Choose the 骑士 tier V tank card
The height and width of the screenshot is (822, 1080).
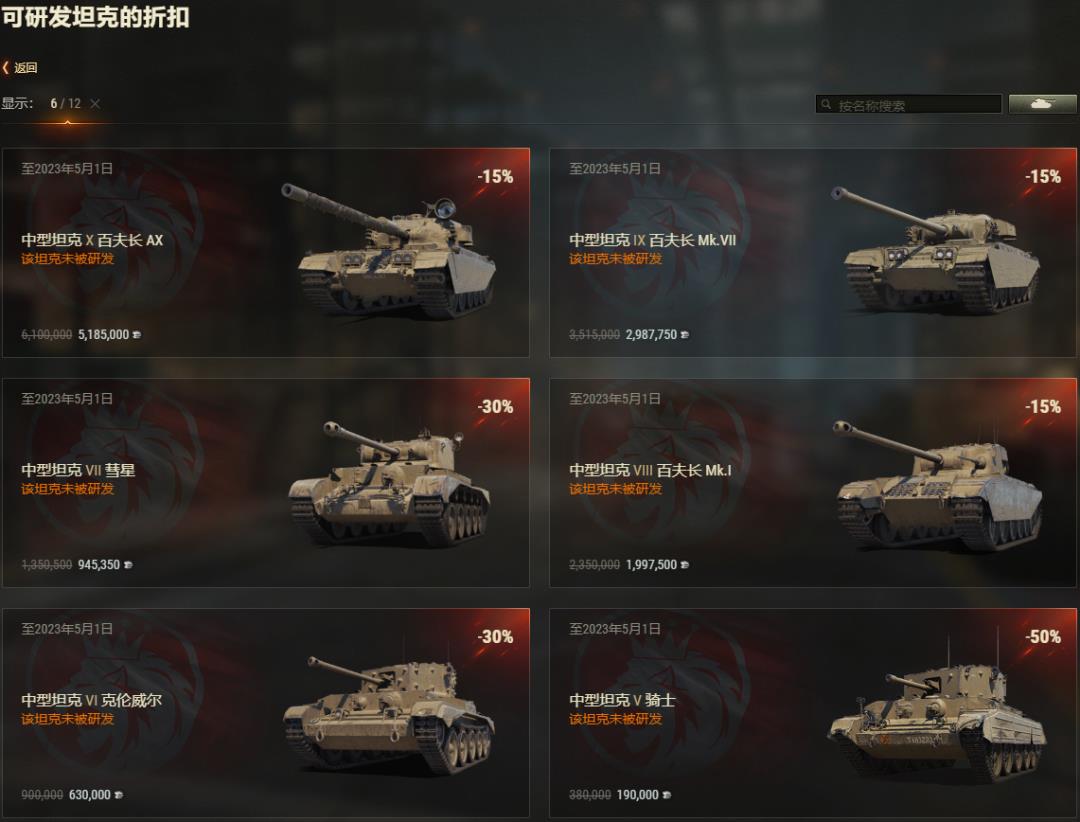[813, 713]
